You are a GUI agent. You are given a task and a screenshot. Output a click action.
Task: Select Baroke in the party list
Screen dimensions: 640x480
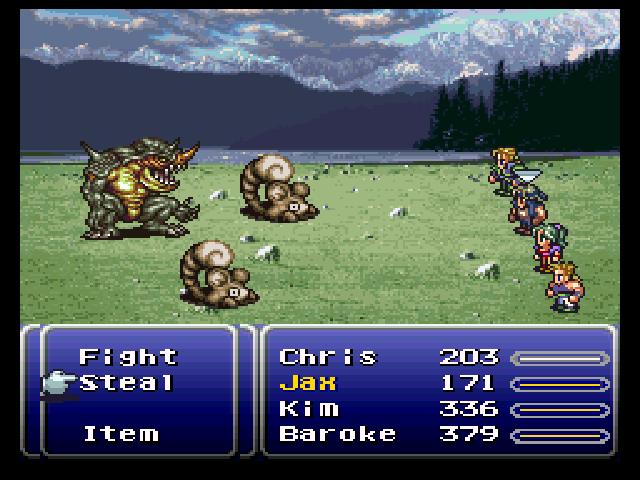pyautogui.click(x=337, y=434)
